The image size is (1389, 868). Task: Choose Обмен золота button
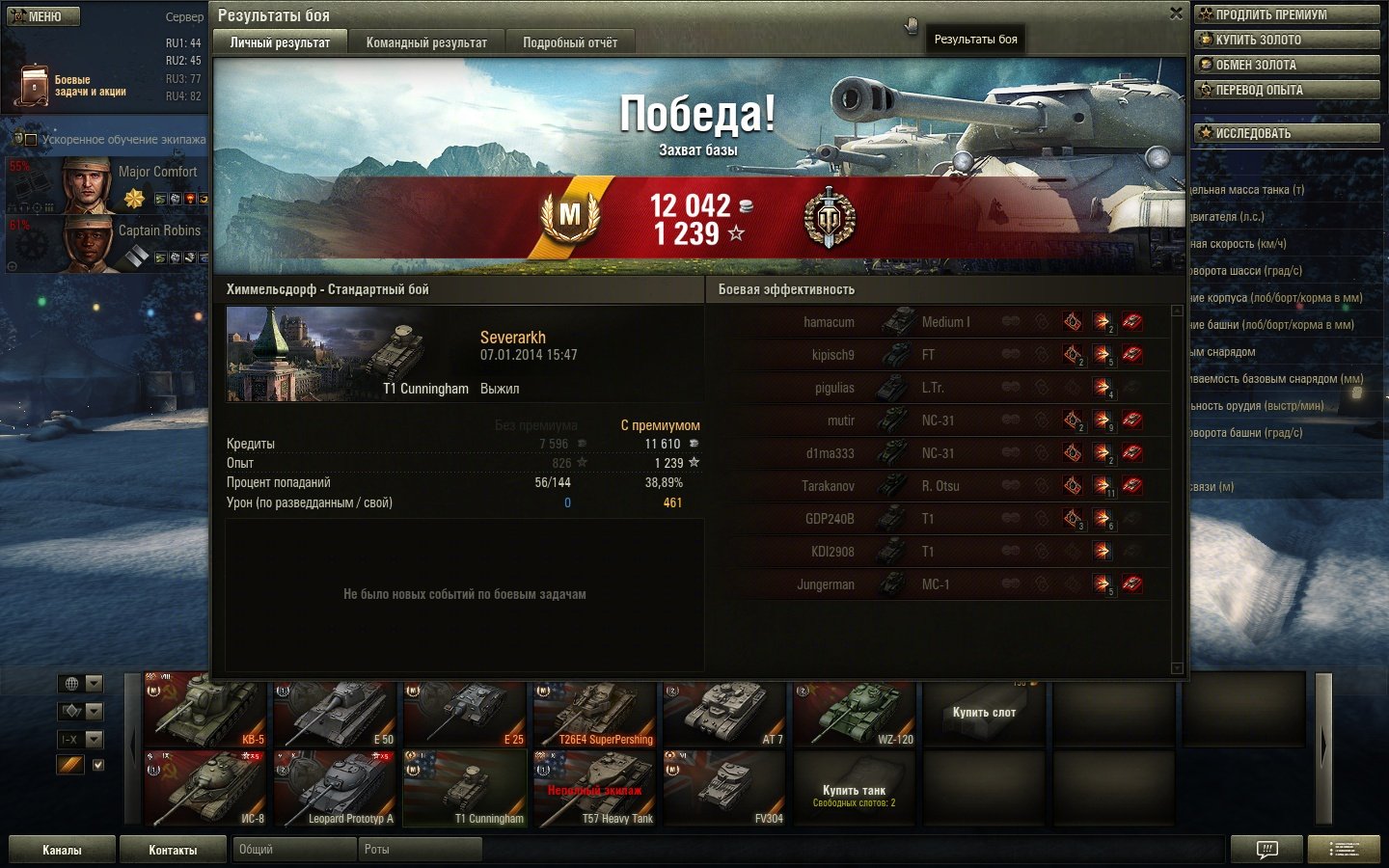pyautogui.click(x=1287, y=65)
